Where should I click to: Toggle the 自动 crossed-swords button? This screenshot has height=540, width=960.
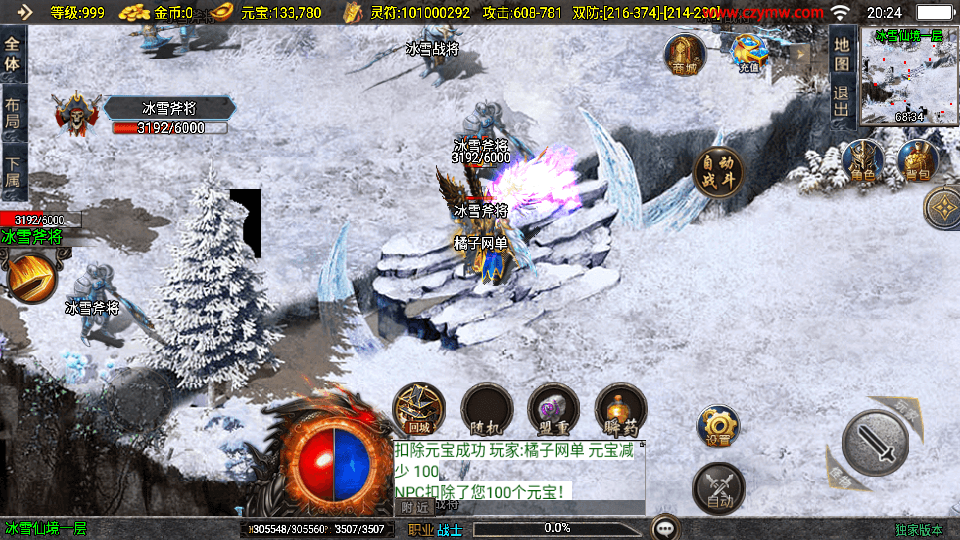[x=719, y=488]
